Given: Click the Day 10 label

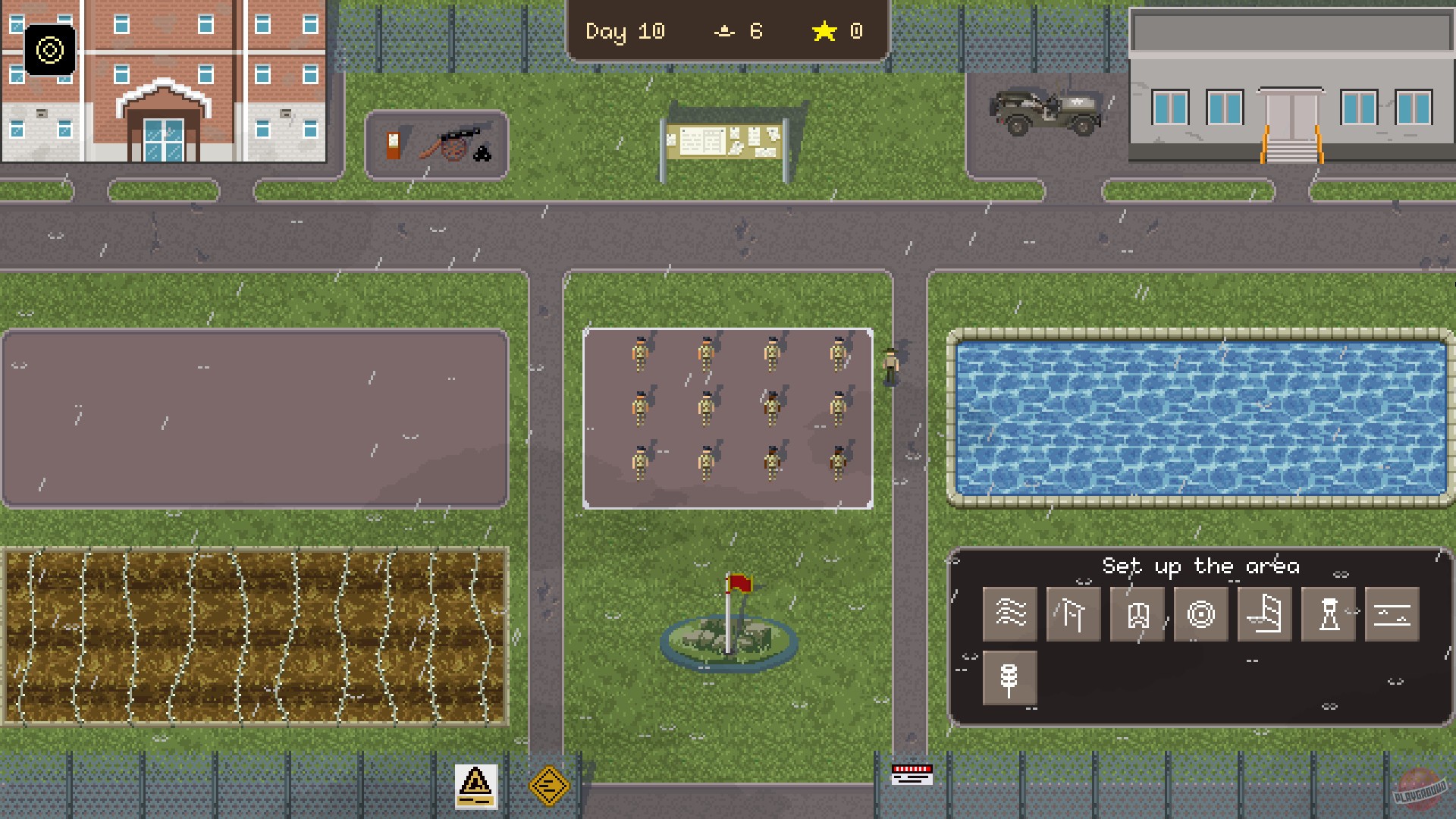Looking at the screenshot, I should tap(625, 31).
